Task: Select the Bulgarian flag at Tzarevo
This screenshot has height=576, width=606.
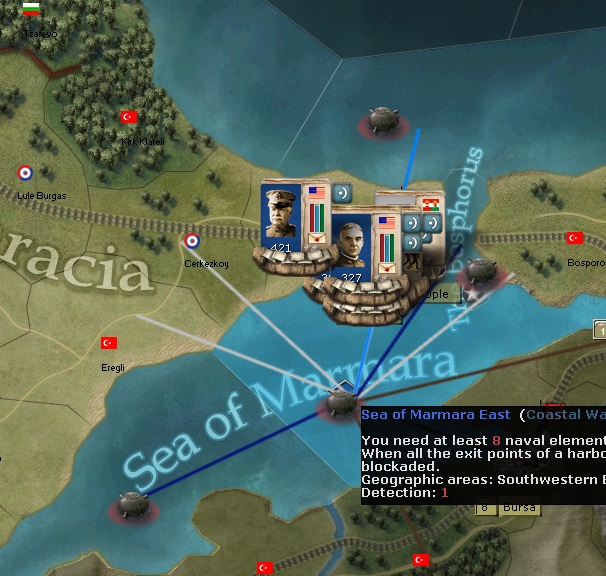Action: (x=32, y=10)
